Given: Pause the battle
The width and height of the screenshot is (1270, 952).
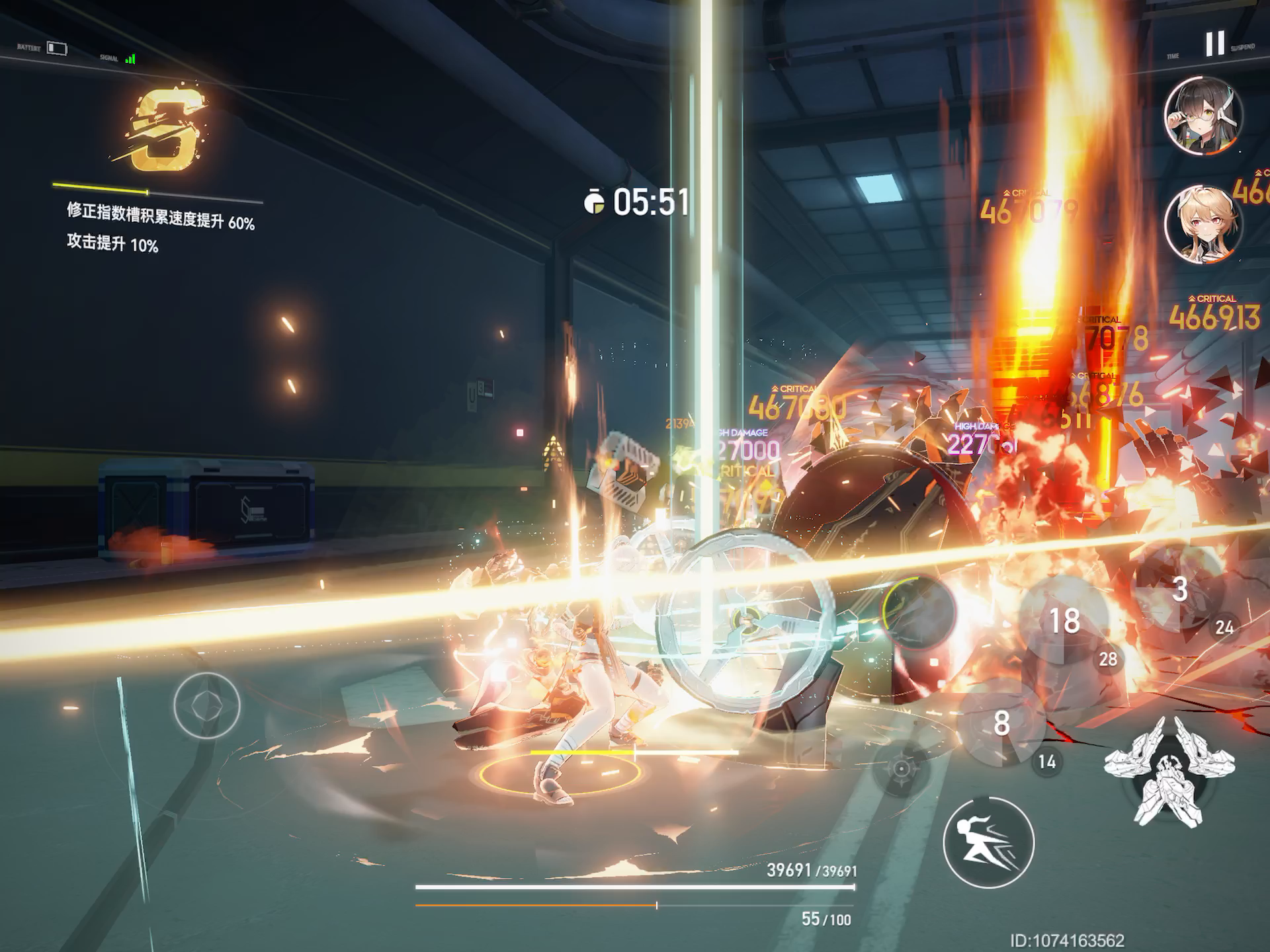Looking at the screenshot, I should pos(1214,44).
